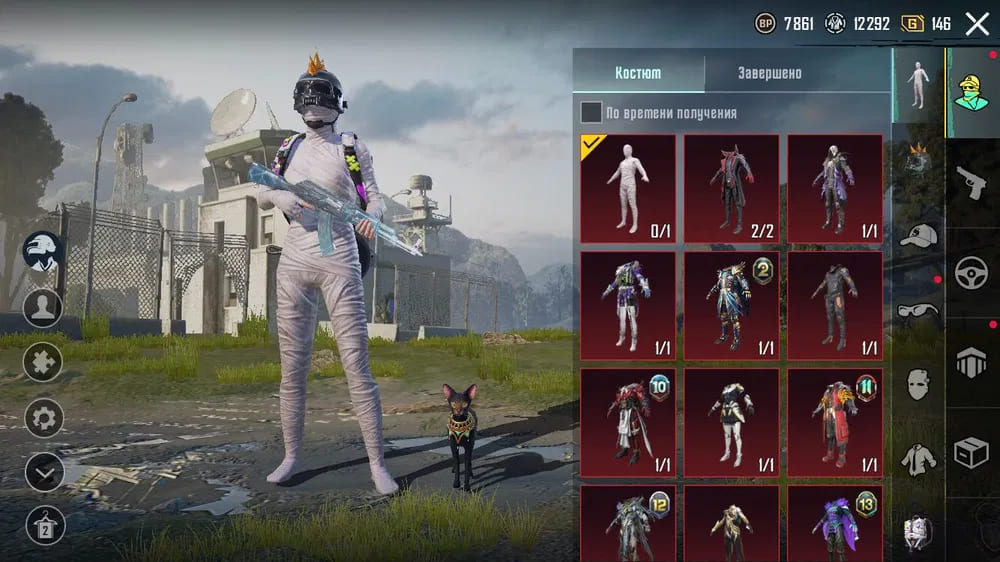
Task: Open the steering wheel vehicle category
Action: [971, 273]
